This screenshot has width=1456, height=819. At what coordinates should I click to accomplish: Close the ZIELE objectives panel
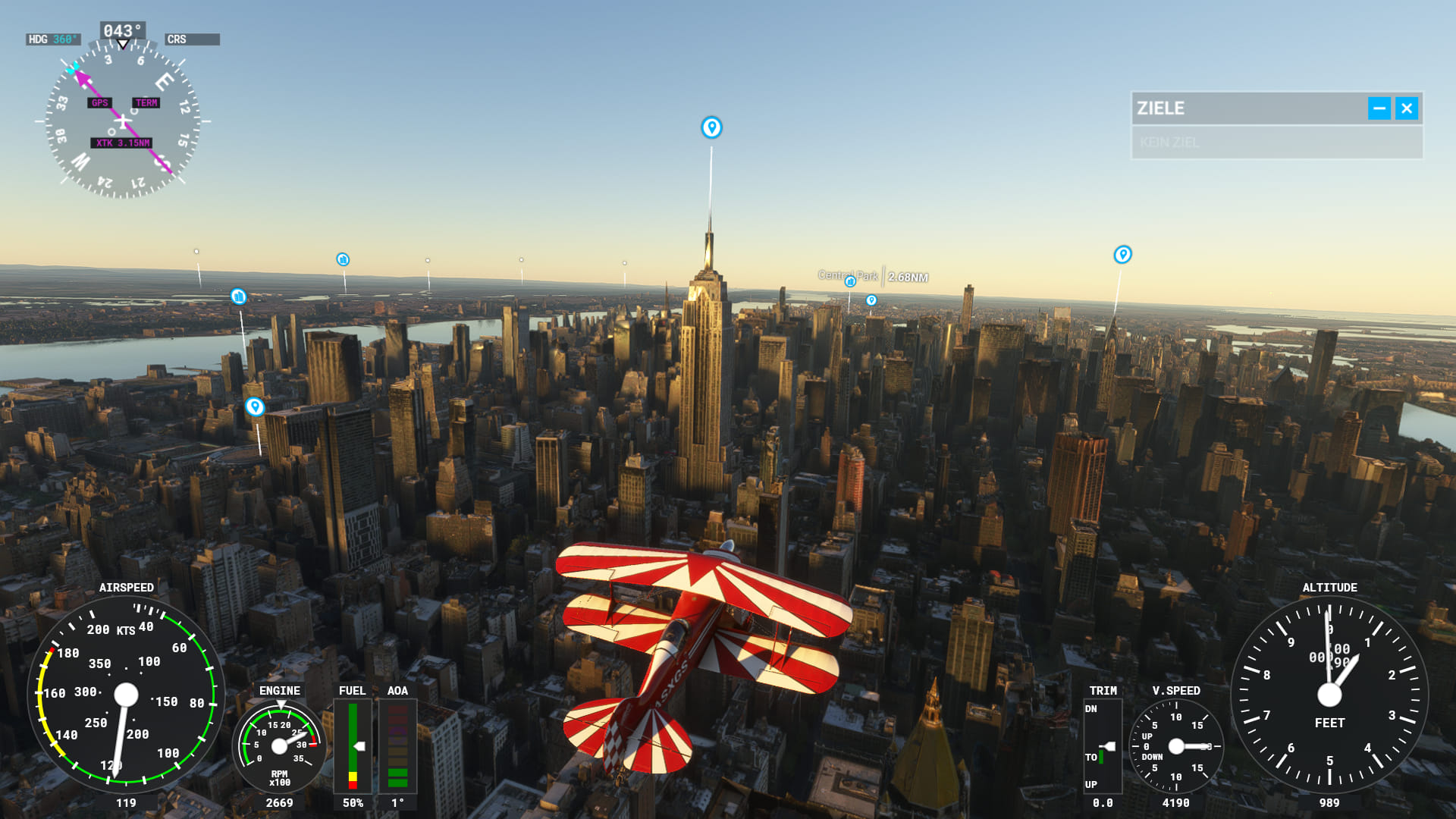pos(1407,108)
